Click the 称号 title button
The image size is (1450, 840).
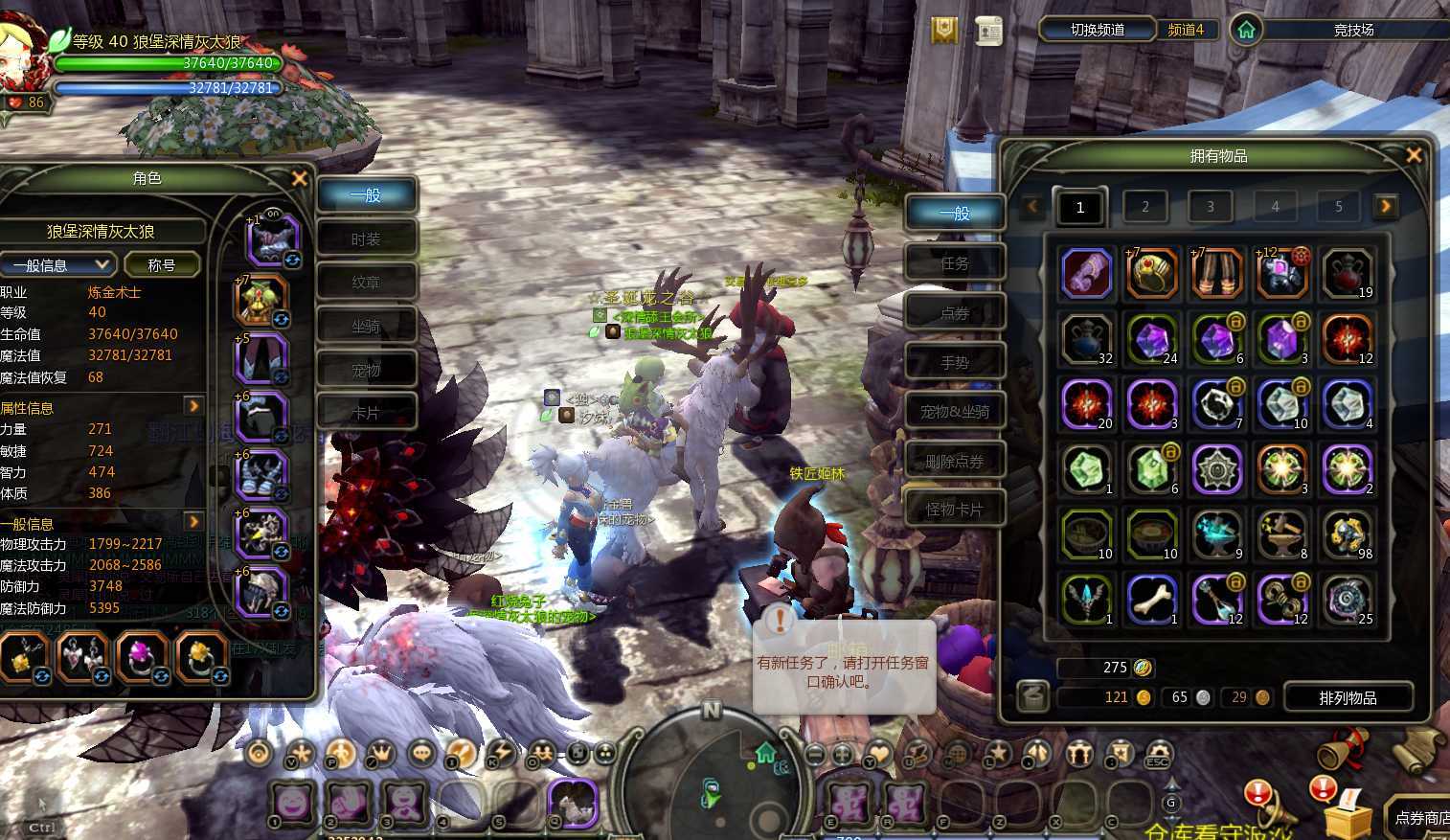point(162,265)
